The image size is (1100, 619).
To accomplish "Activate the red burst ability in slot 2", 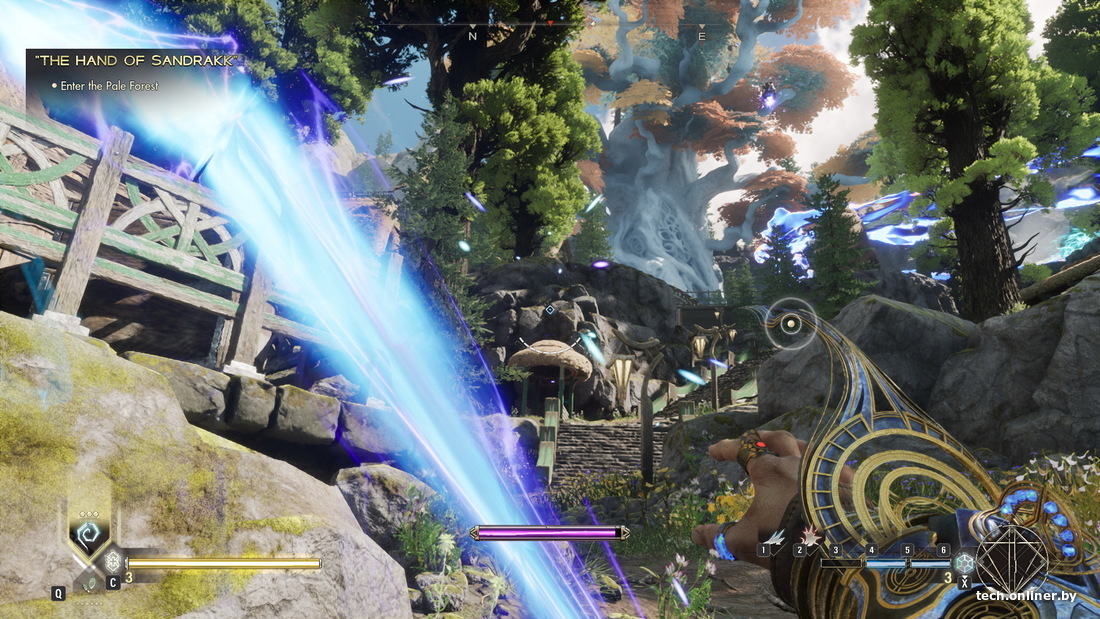I will tap(810, 537).
